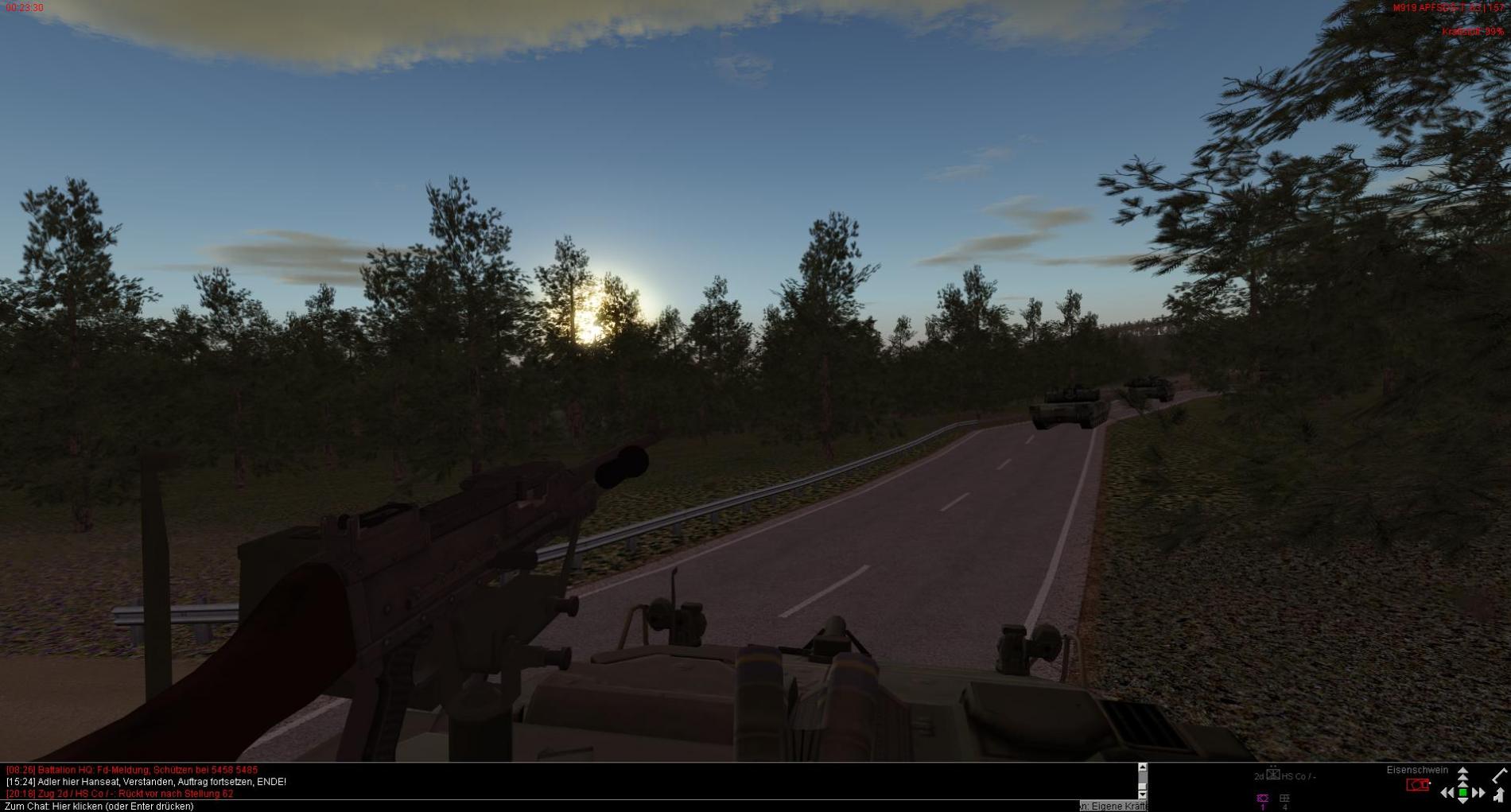Image resolution: width=1511 pixels, height=812 pixels.
Task: Click the double right arrow movement control
Action: [x=1478, y=793]
